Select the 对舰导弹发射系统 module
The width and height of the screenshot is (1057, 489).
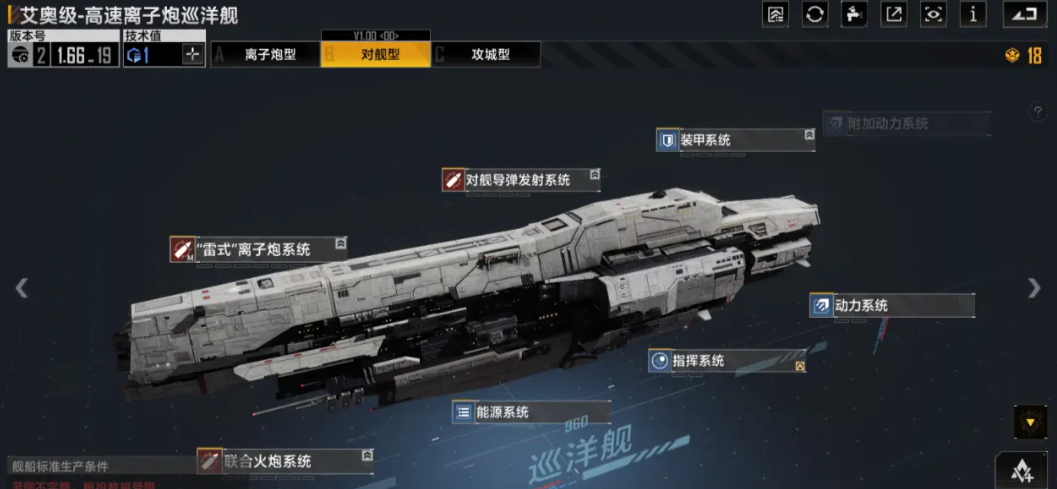click(x=518, y=180)
